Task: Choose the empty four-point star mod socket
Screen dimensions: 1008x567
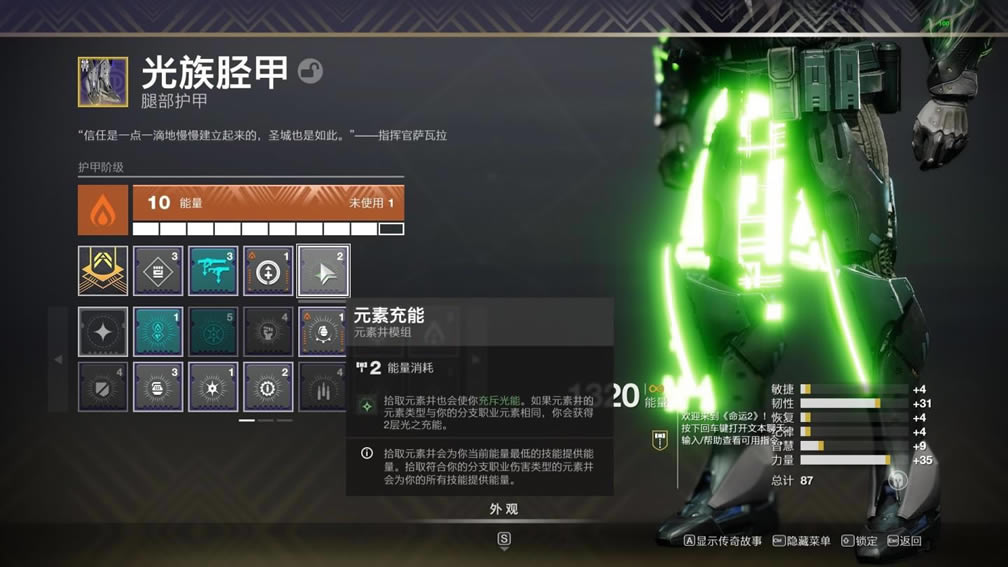Action: coord(103,331)
